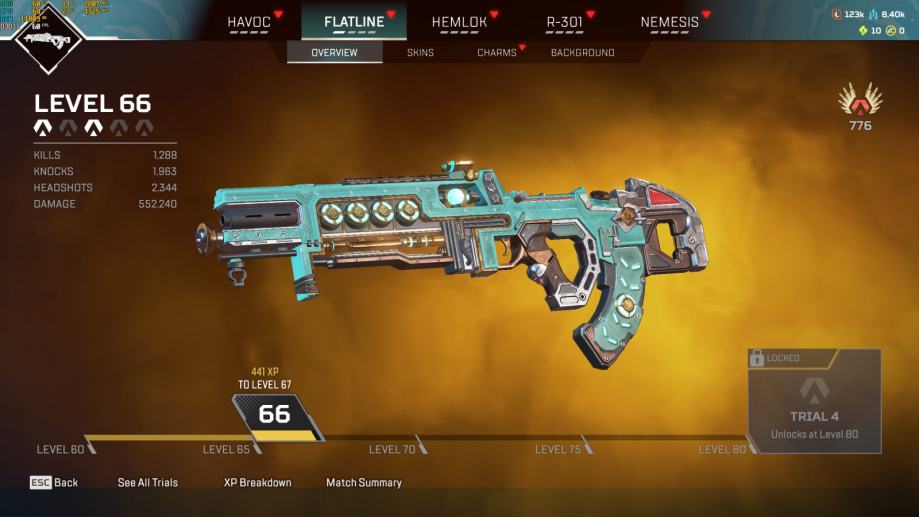Select the Level 66 progress marker

[275, 415]
